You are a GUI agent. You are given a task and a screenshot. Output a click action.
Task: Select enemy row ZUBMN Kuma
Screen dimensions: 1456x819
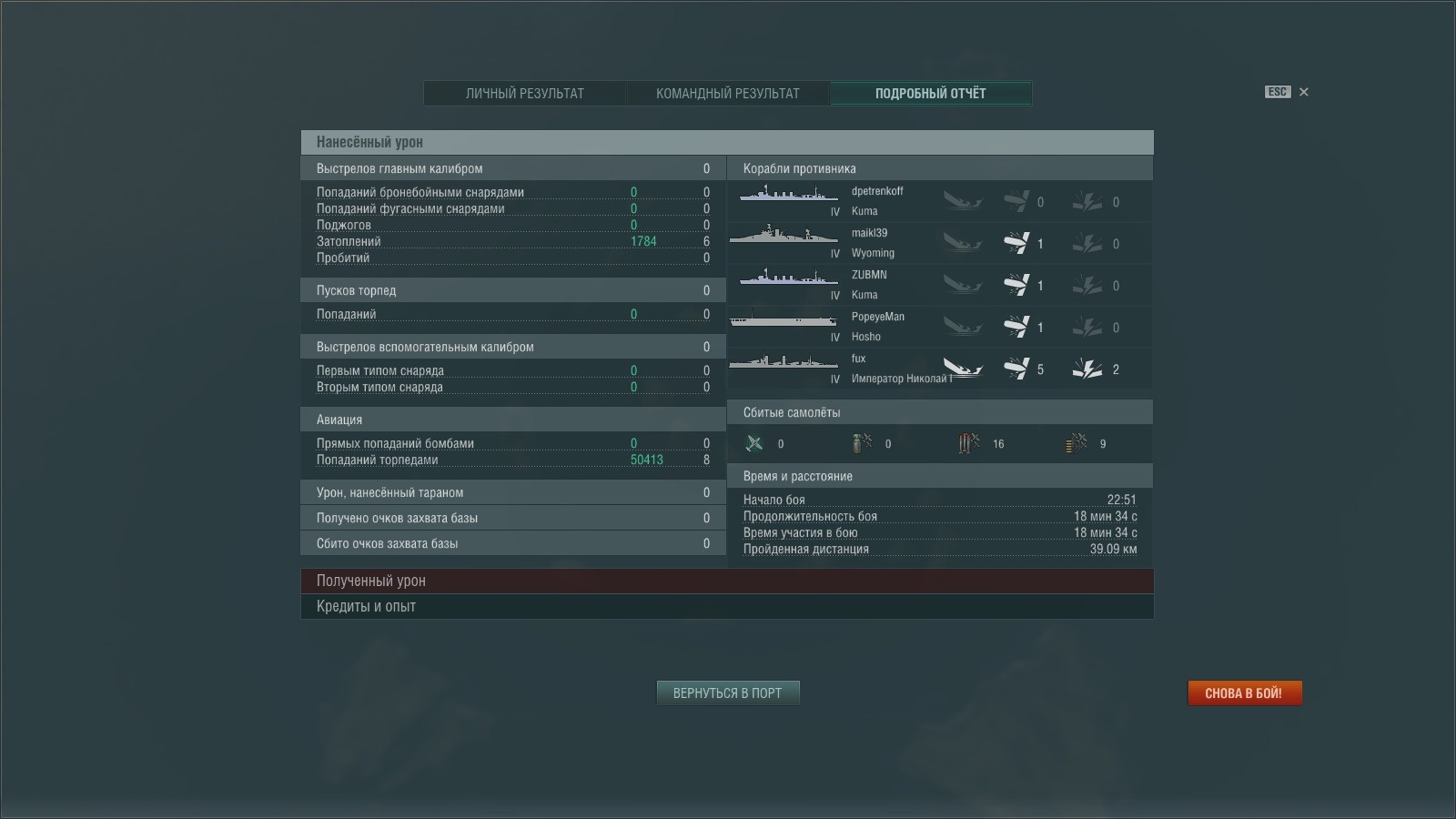point(939,285)
